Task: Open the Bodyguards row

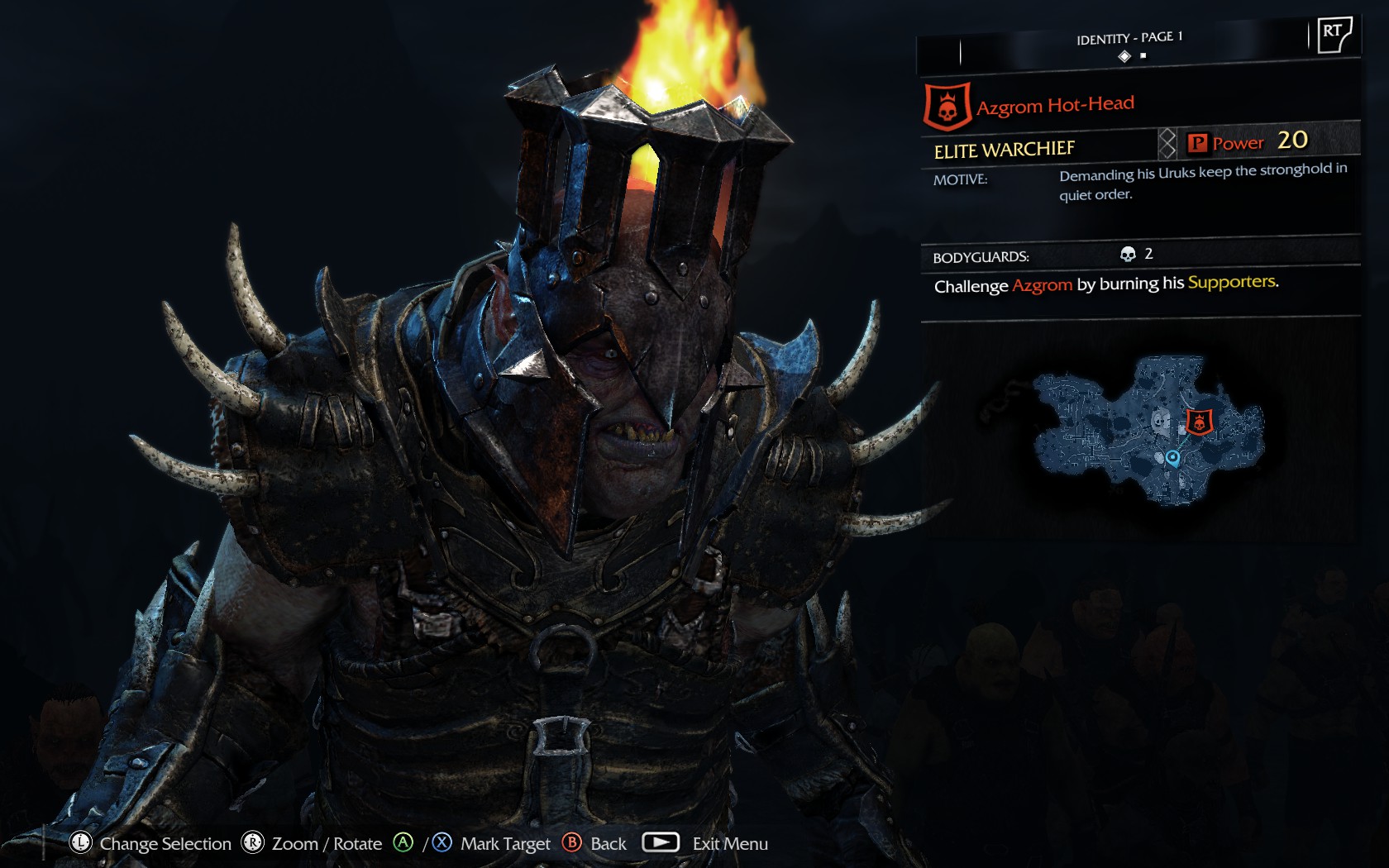Action: point(1139,255)
